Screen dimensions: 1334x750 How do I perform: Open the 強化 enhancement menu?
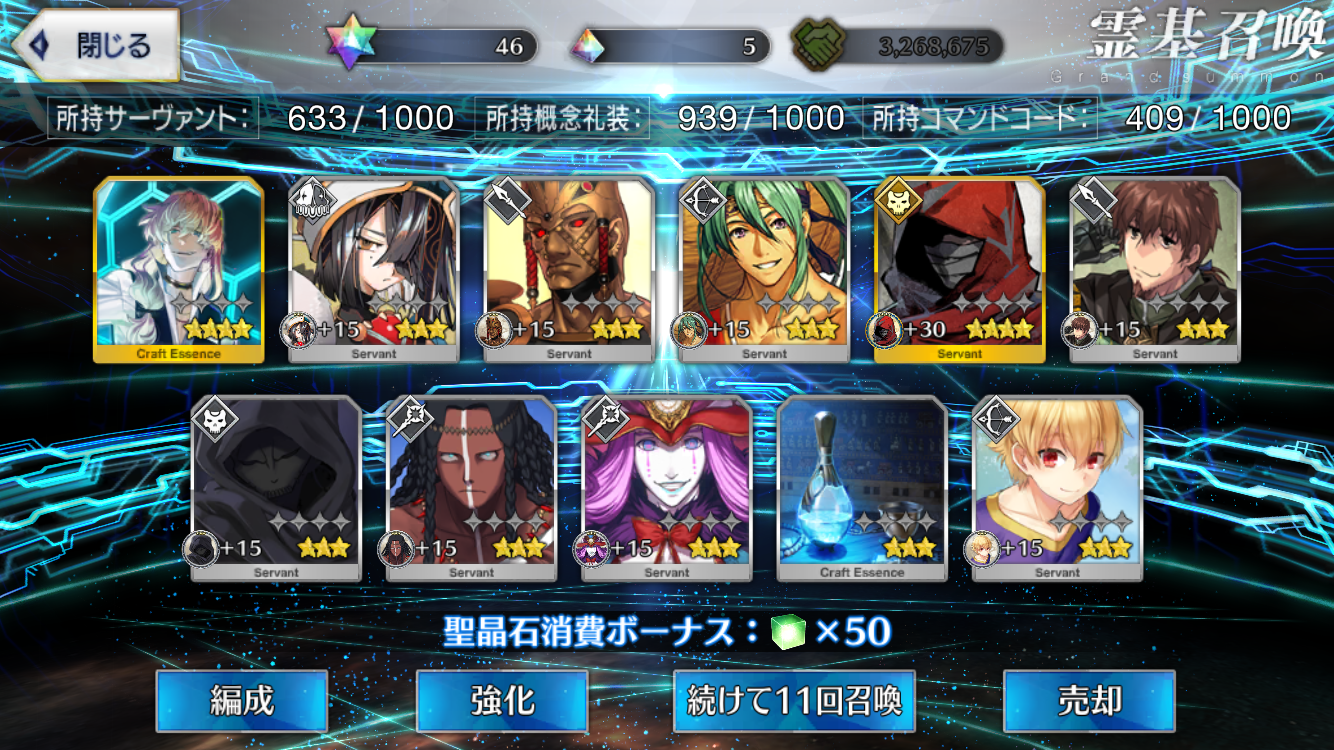pos(502,701)
